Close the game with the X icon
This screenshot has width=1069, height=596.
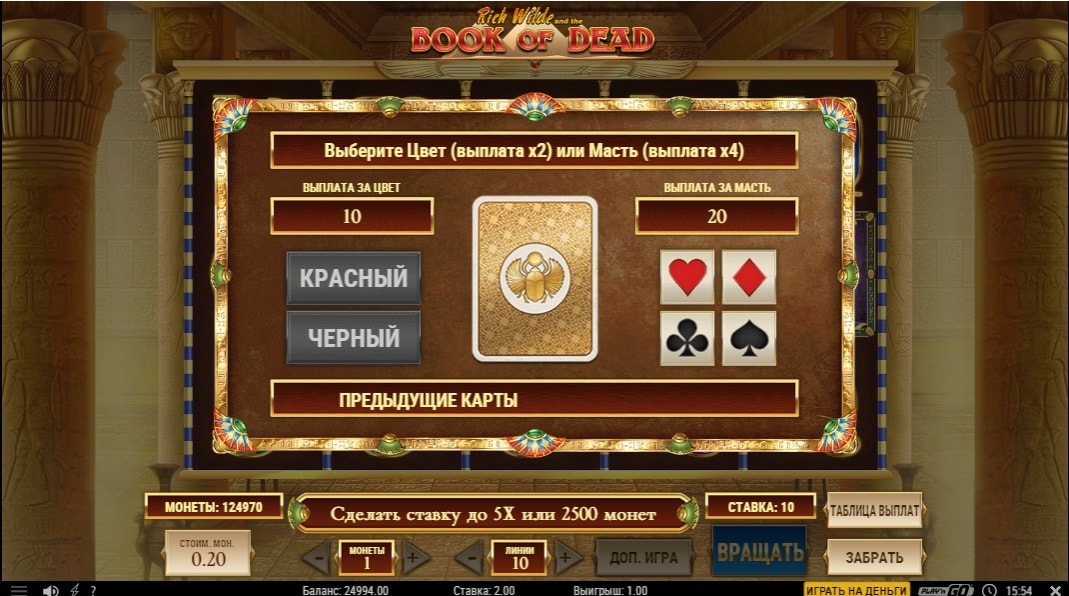click(x=1054, y=589)
